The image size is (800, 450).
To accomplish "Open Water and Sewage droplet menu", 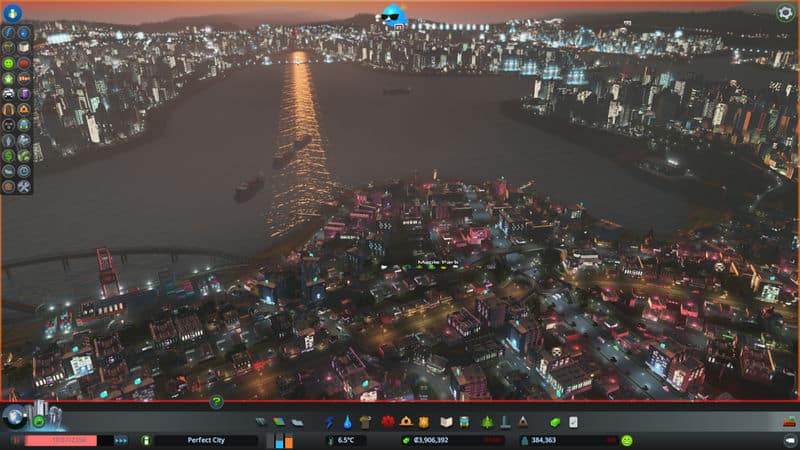I will point(347,422).
